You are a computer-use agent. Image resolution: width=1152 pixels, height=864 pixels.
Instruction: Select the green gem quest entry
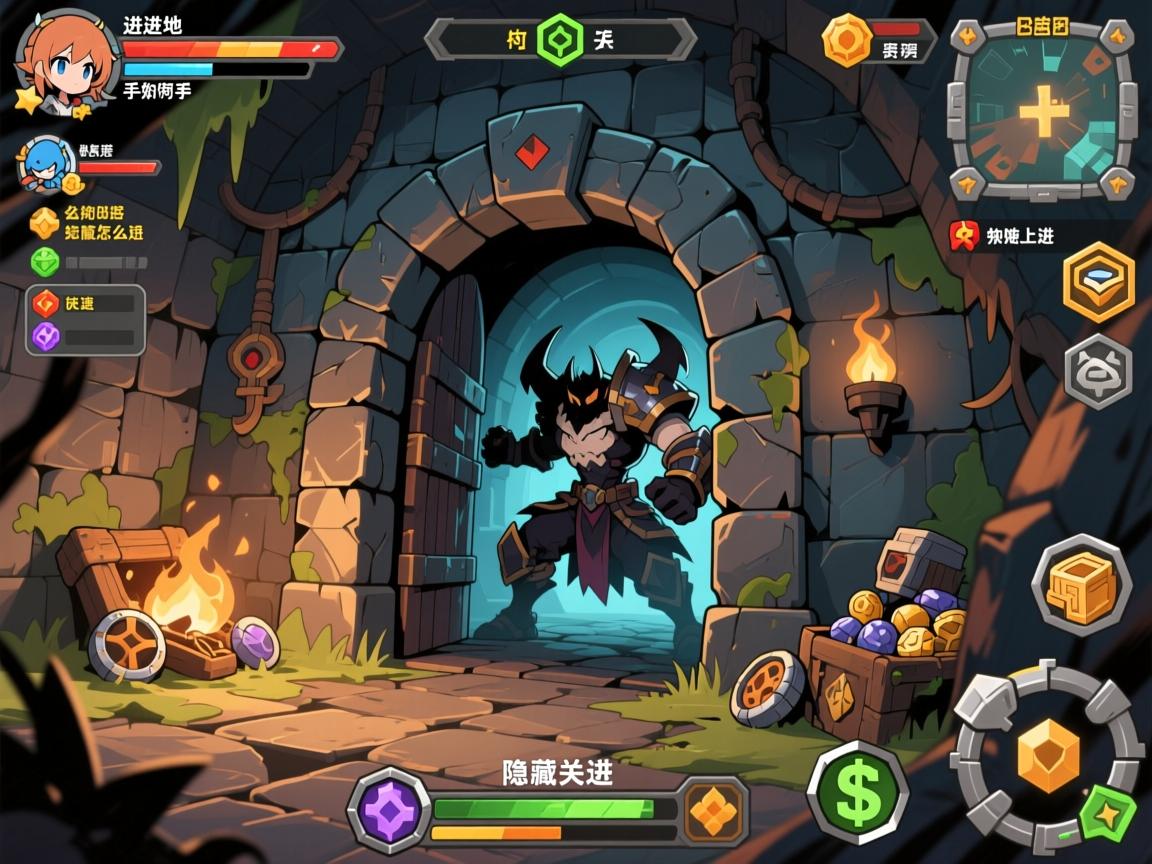(x=44, y=262)
